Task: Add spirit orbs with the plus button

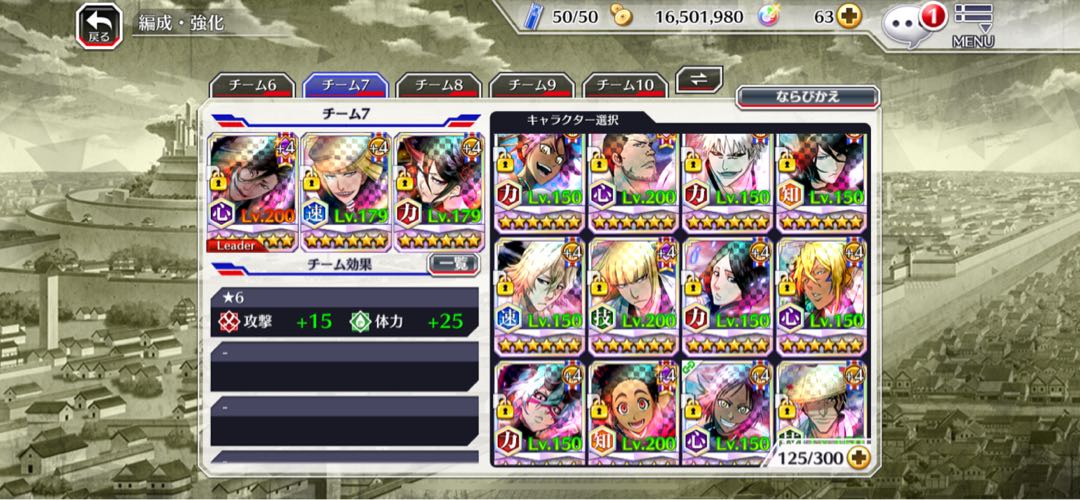Action: click(848, 17)
